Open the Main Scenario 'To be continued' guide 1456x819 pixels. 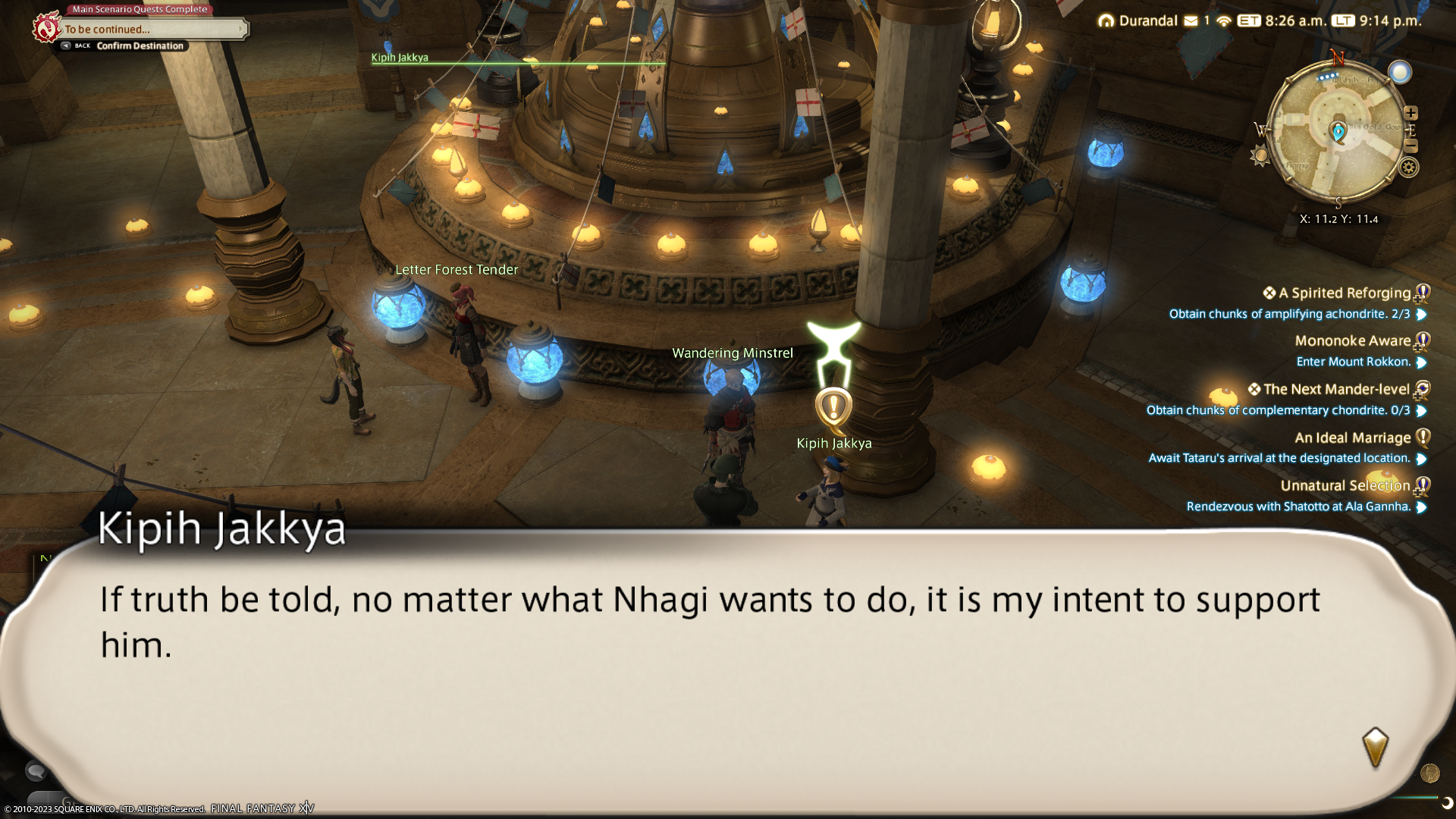(x=152, y=29)
